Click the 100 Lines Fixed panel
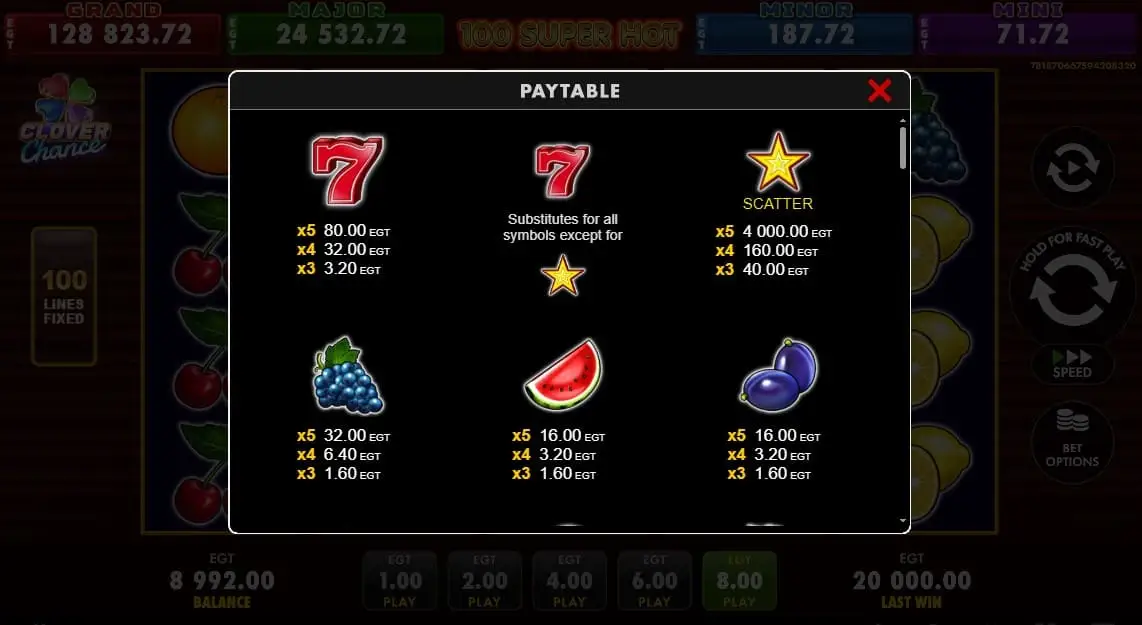 coord(64,296)
